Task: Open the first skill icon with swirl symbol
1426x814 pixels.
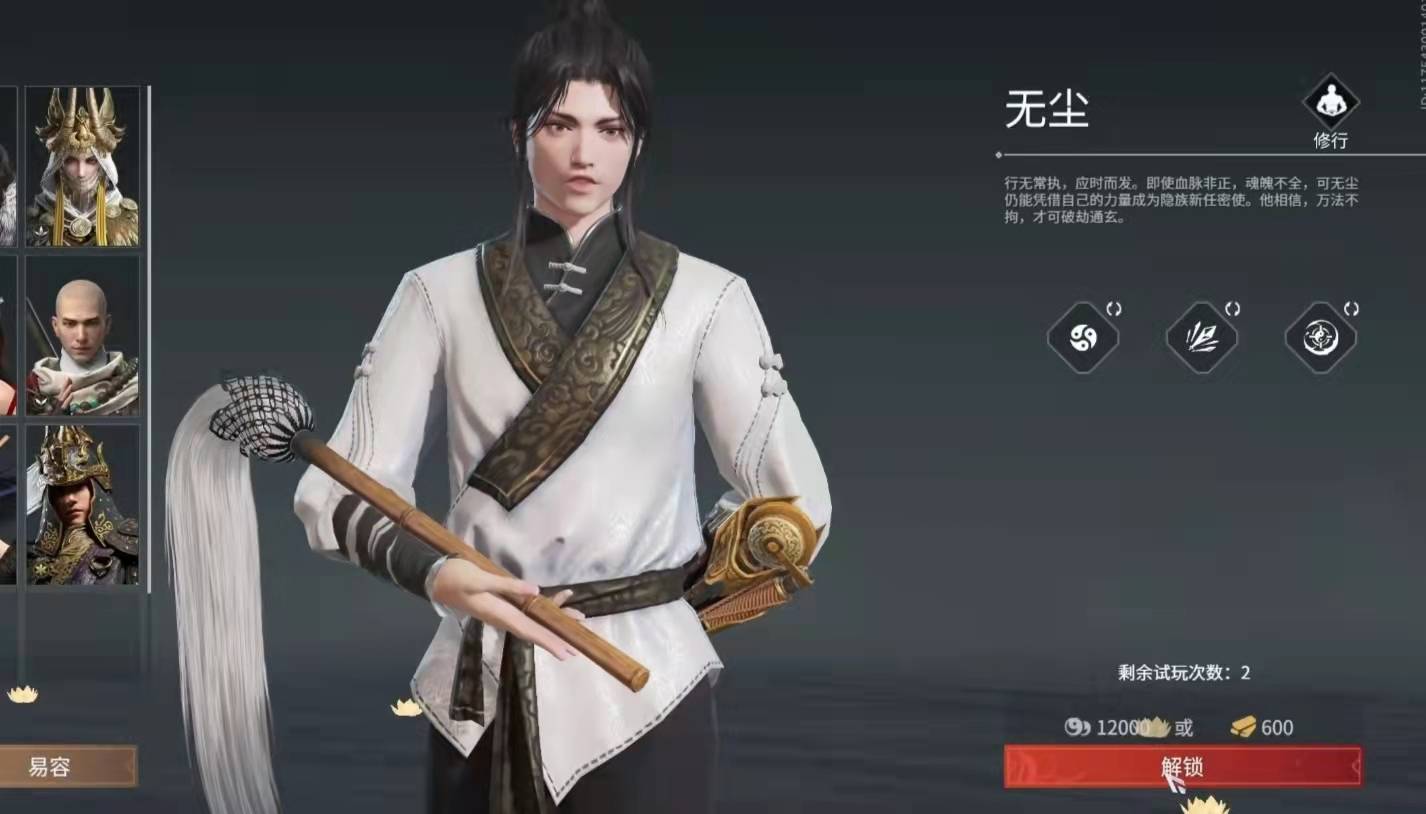Action: [x=1082, y=338]
